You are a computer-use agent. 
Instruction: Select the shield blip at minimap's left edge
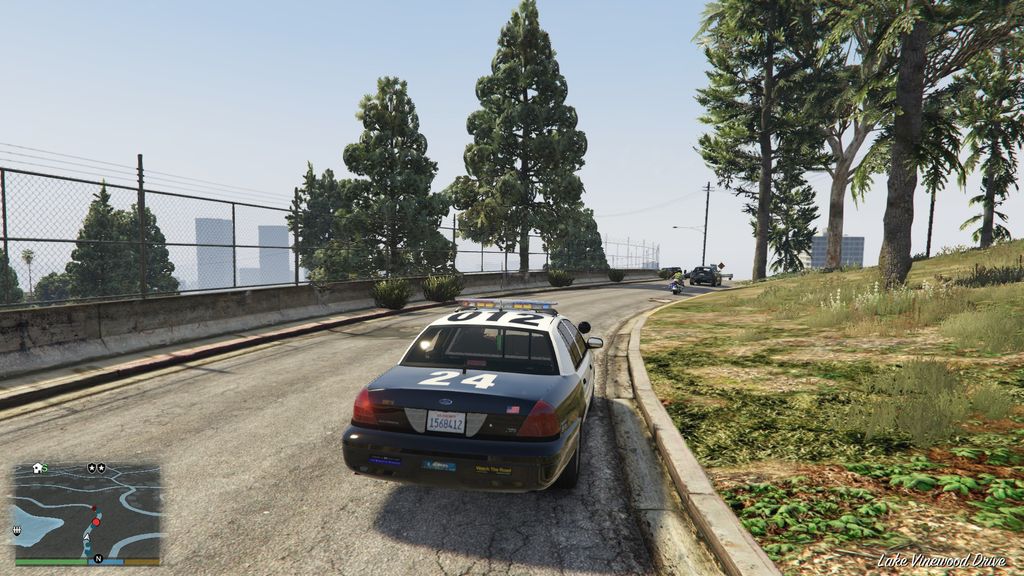pyautogui.click(x=17, y=530)
